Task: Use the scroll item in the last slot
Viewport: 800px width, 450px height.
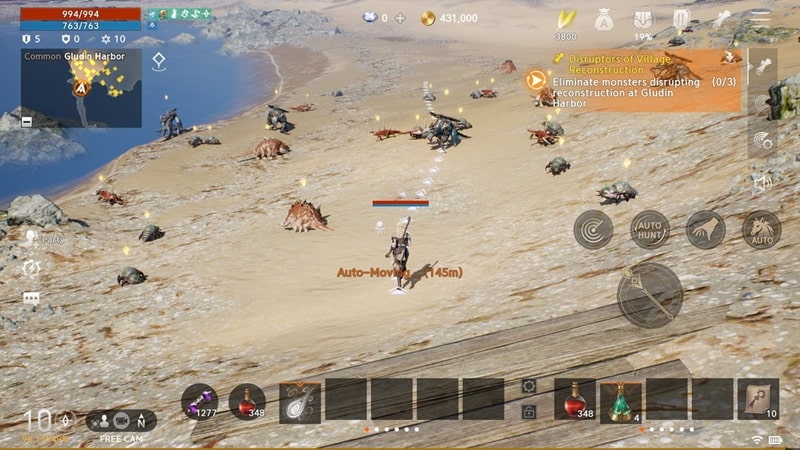Action: pos(758,399)
